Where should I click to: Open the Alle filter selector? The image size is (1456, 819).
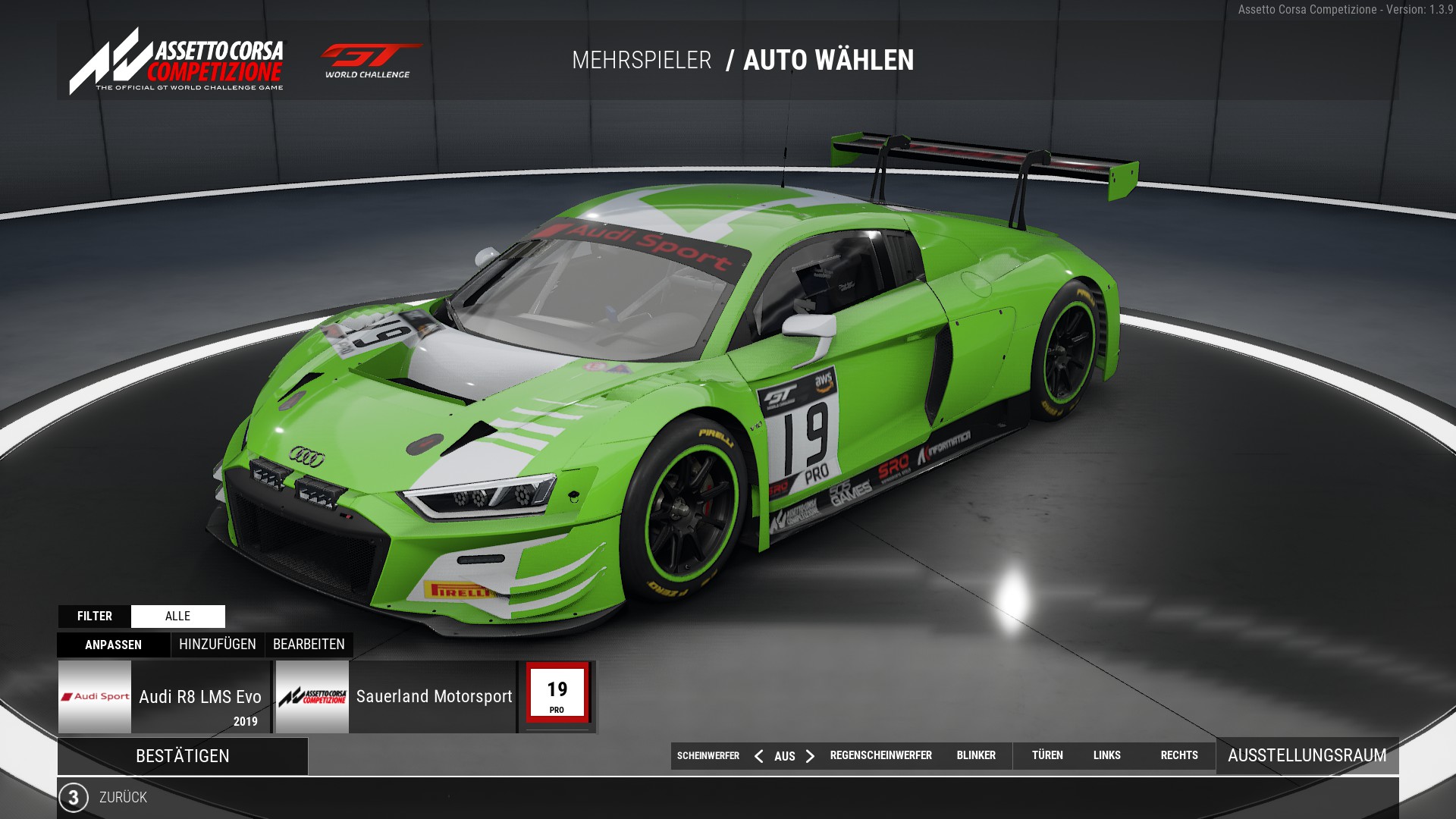[x=177, y=617]
